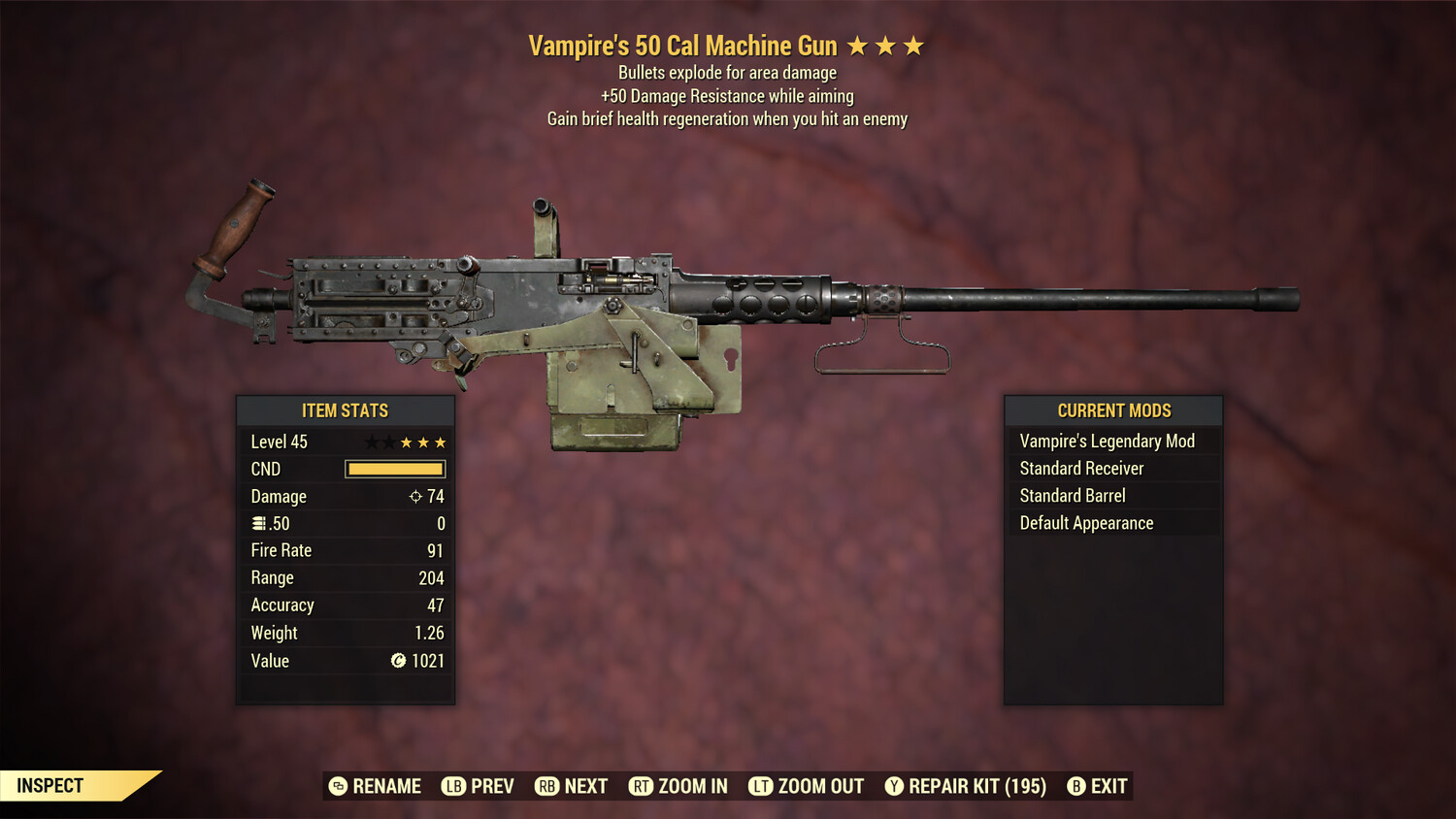This screenshot has width=1456, height=819.
Task: Click the RENAME controller button icon
Action: click(x=338, y=786)
